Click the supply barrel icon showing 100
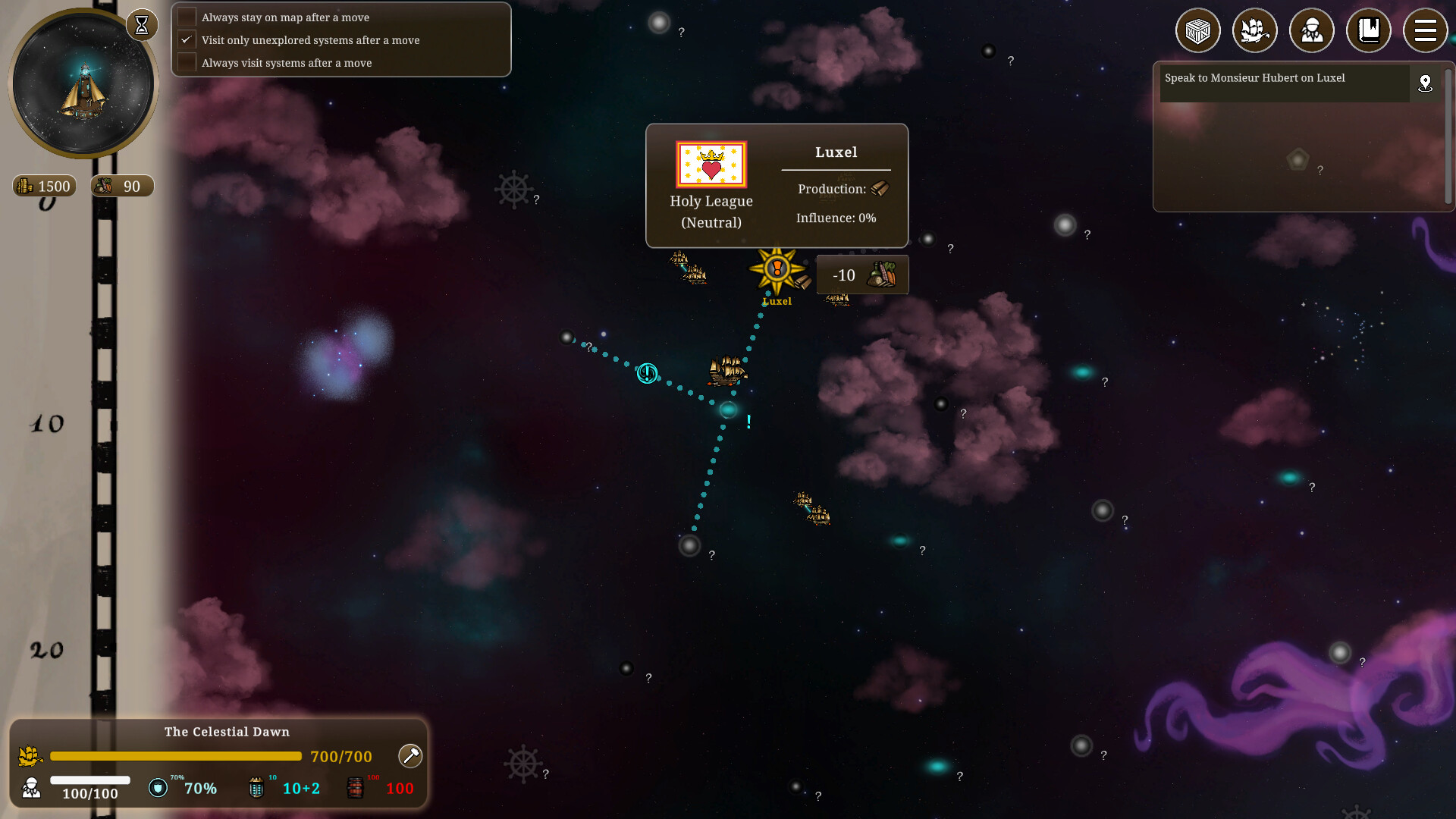 pyautogui.click(x=354, y=787)
